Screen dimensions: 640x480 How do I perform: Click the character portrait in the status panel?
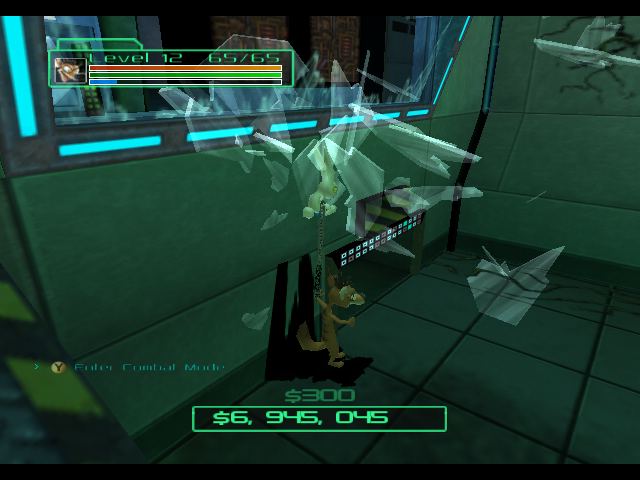(x=70, y=70)
